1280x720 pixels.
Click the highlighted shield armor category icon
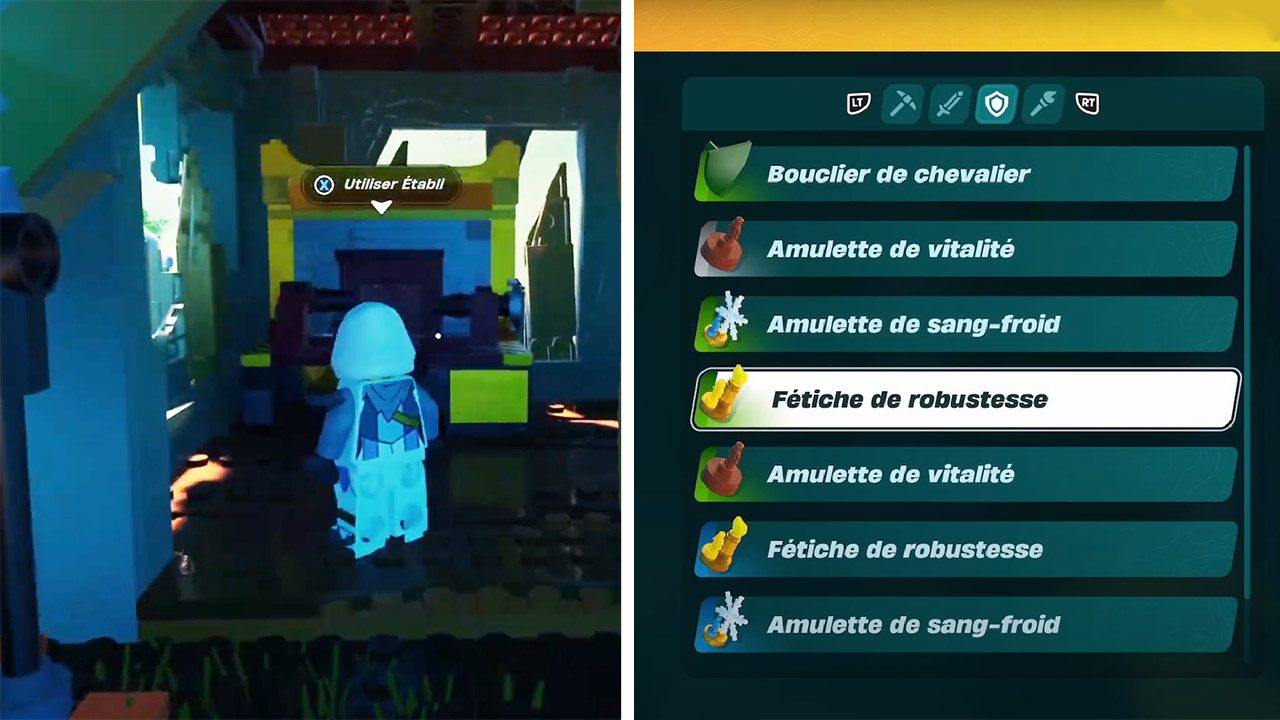tap(995, 104)
